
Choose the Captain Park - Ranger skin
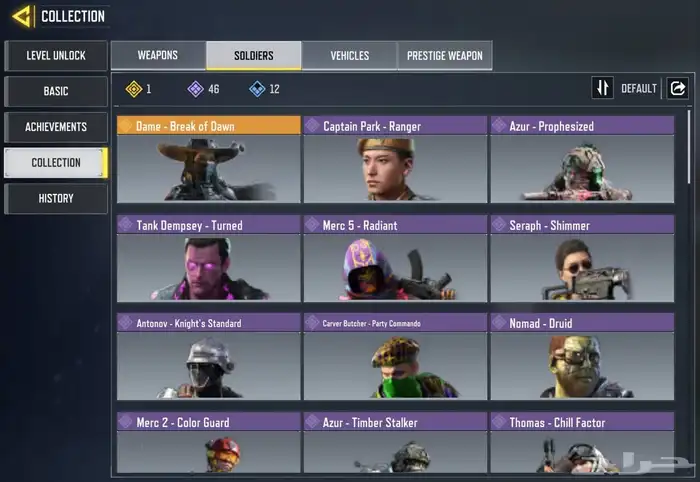pos(395,160)
